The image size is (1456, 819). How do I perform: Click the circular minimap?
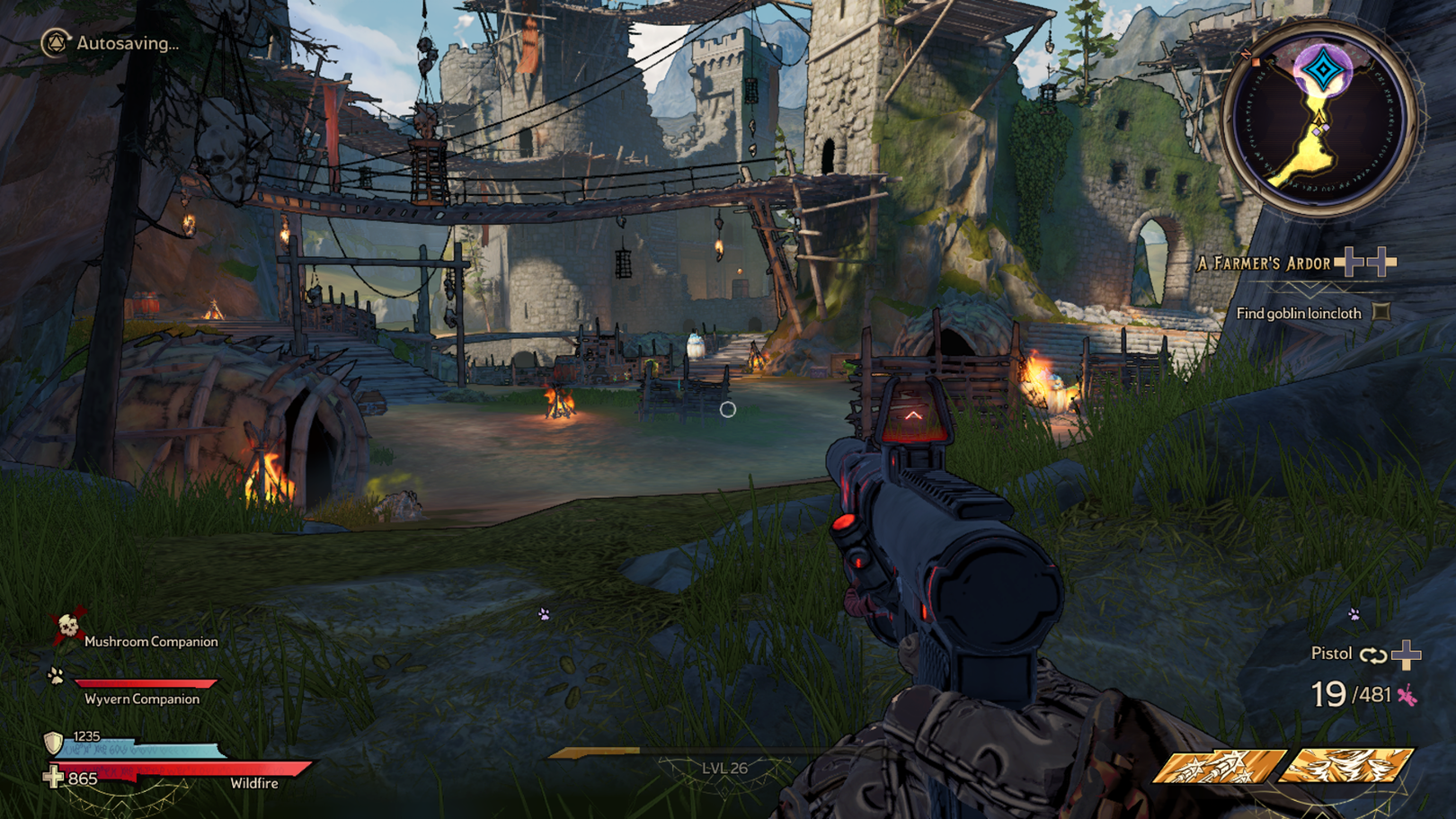point(1318,120)
